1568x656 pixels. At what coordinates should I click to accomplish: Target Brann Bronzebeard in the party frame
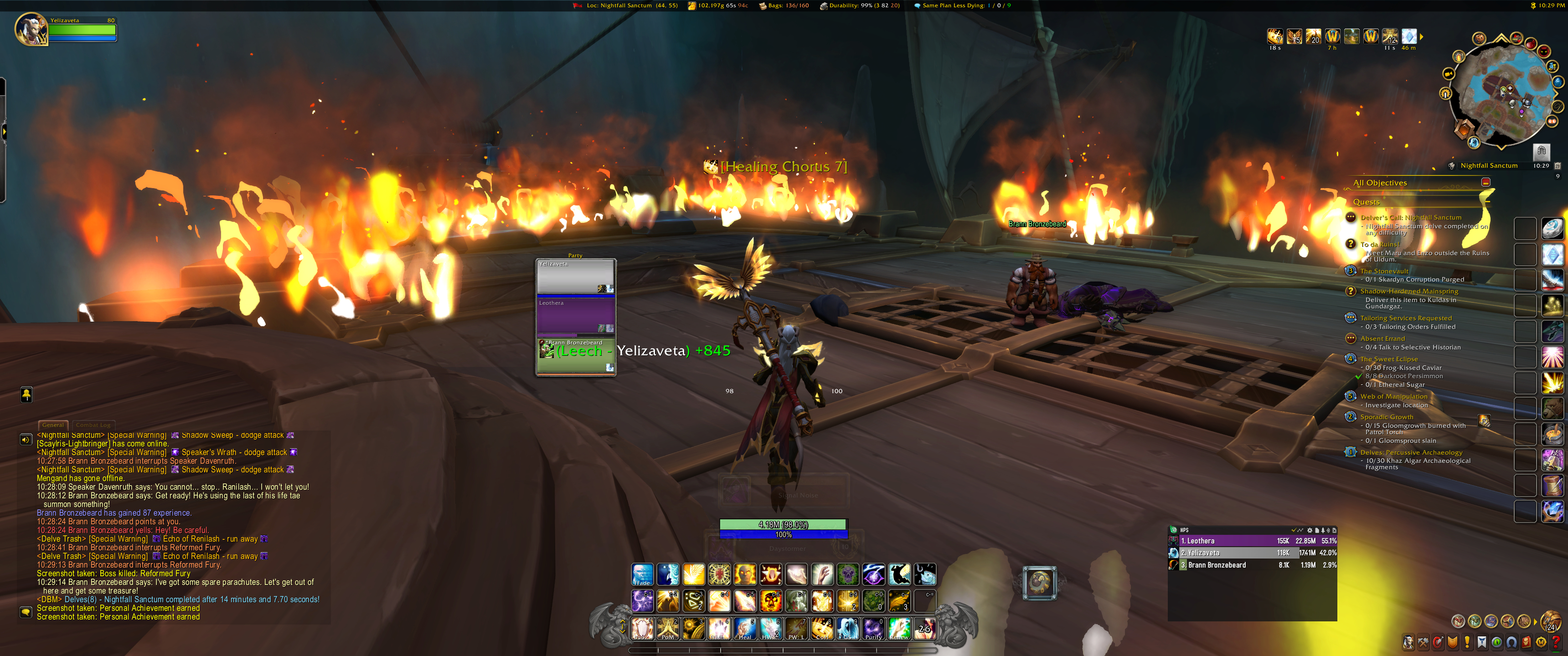575,356
